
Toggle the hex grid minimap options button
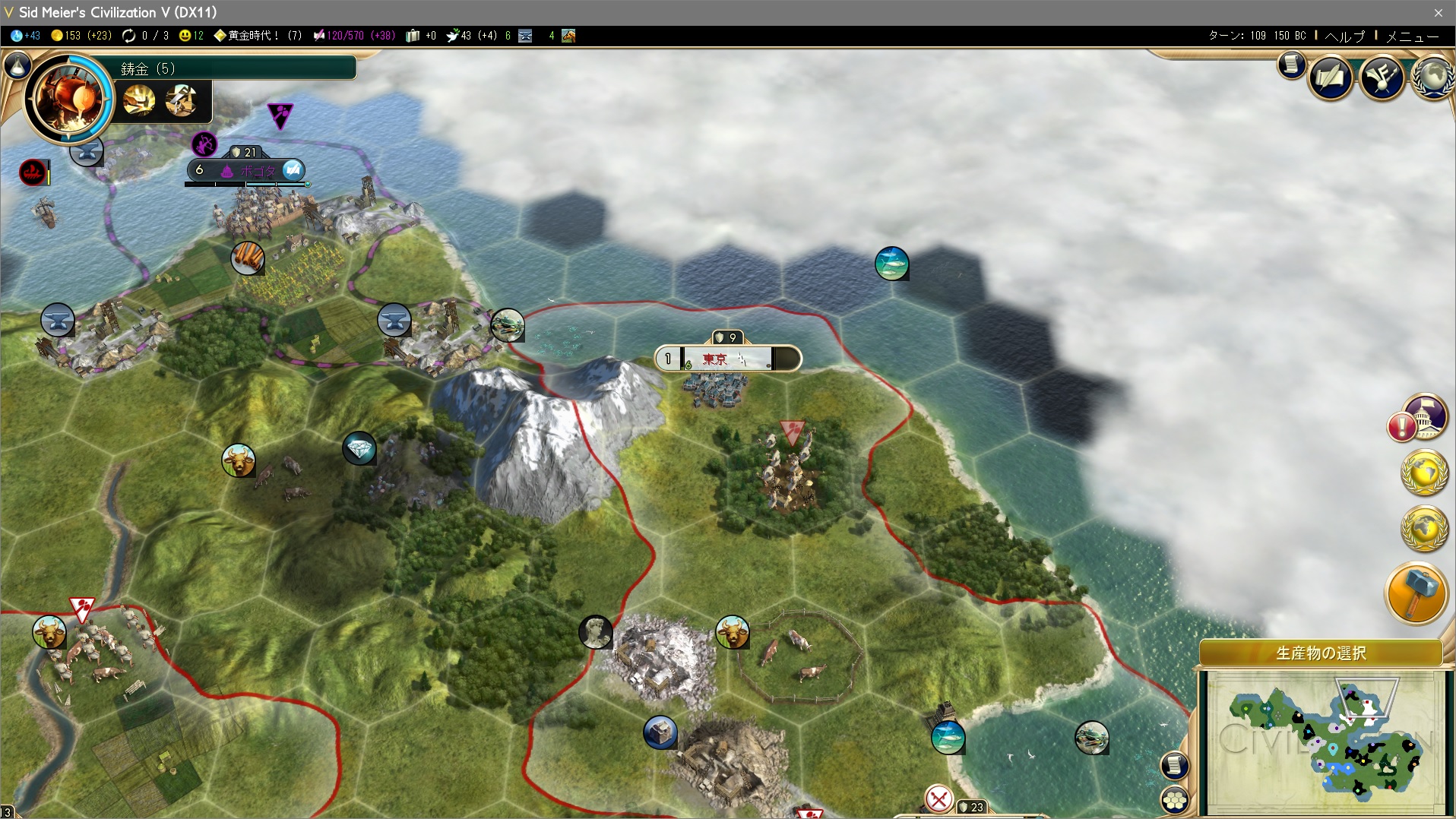(x=1175, y=800)
